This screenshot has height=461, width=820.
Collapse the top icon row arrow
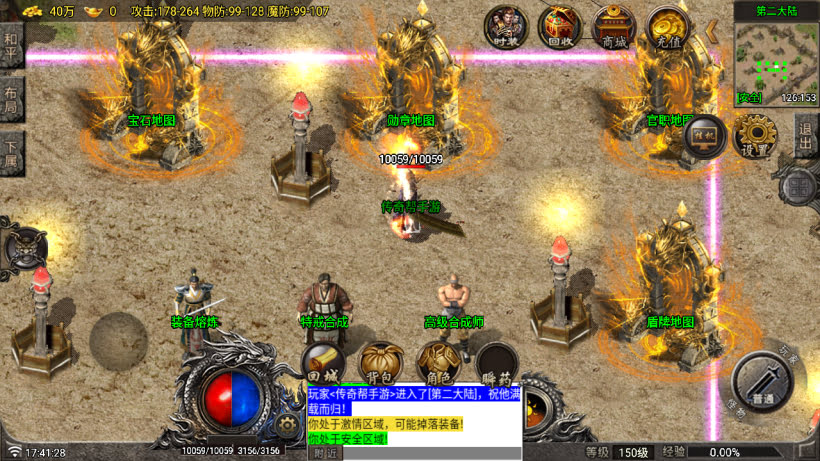[712, 31]
